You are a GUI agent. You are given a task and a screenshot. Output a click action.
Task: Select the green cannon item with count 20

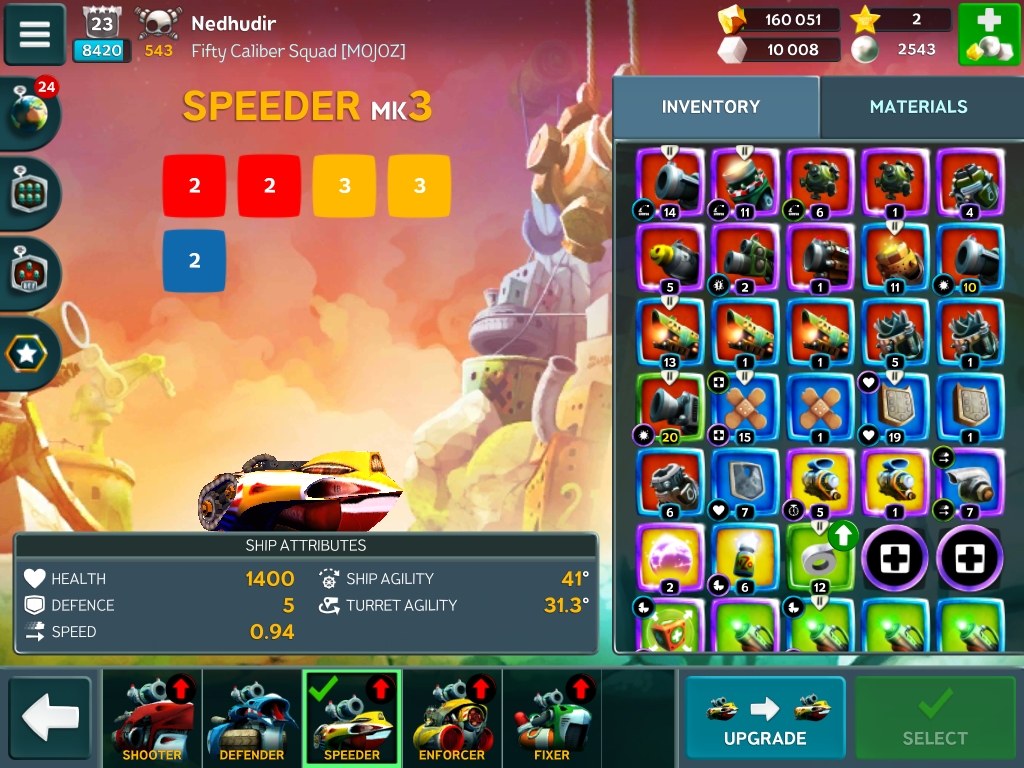tap(670, 408)
